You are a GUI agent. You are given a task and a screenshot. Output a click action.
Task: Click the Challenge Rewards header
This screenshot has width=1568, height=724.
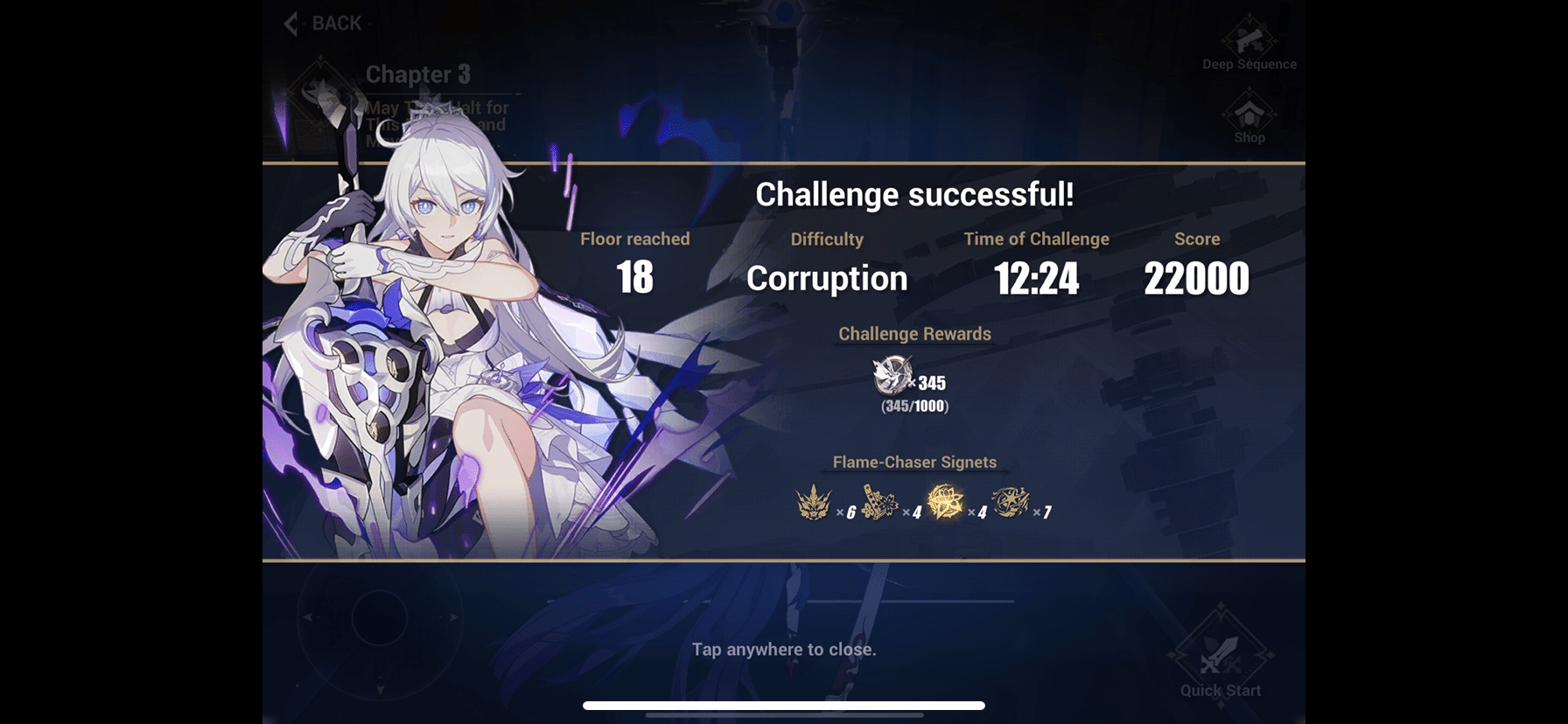[913, 334]
